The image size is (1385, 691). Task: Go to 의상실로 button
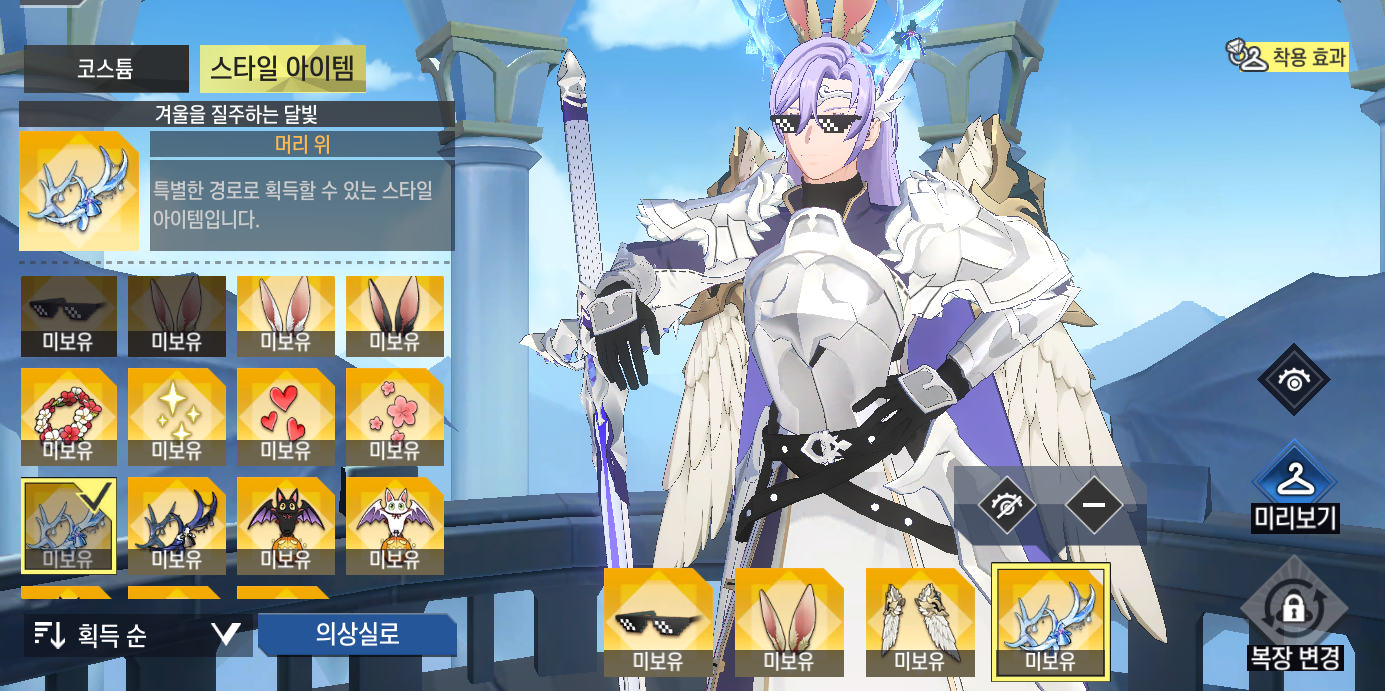pos(357,634)
